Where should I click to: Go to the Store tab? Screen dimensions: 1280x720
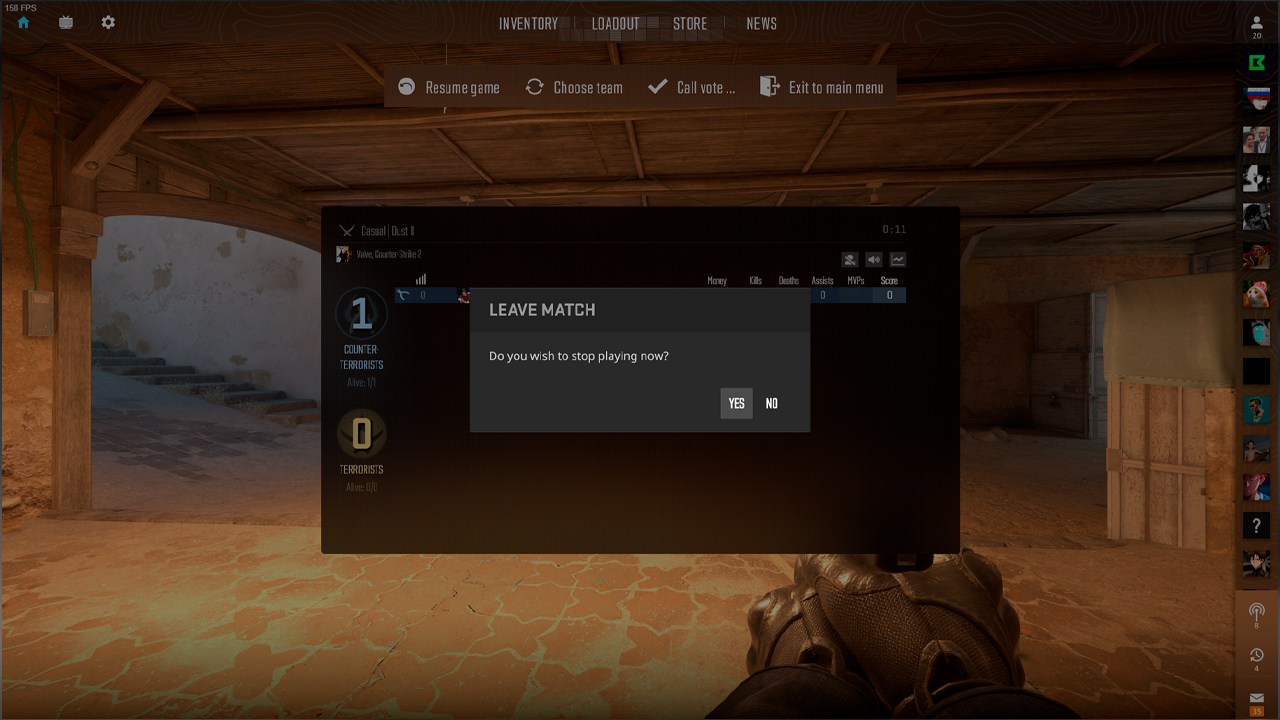(690, 24)
